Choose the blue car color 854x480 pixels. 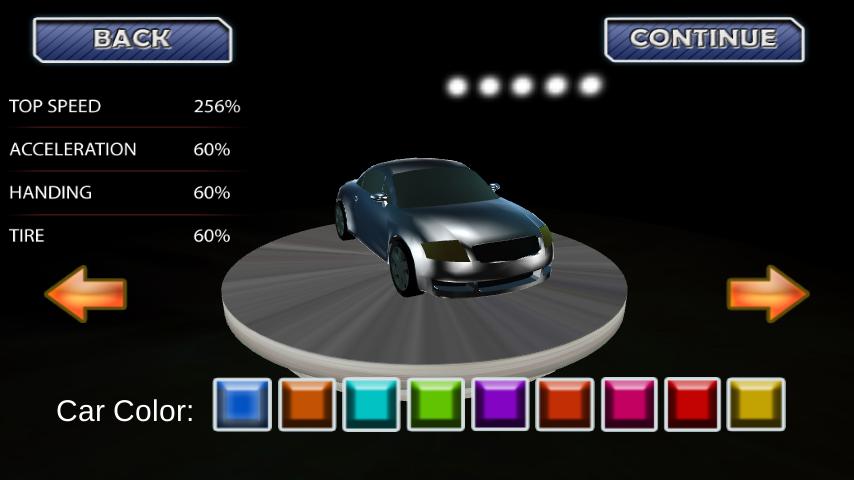242,404
